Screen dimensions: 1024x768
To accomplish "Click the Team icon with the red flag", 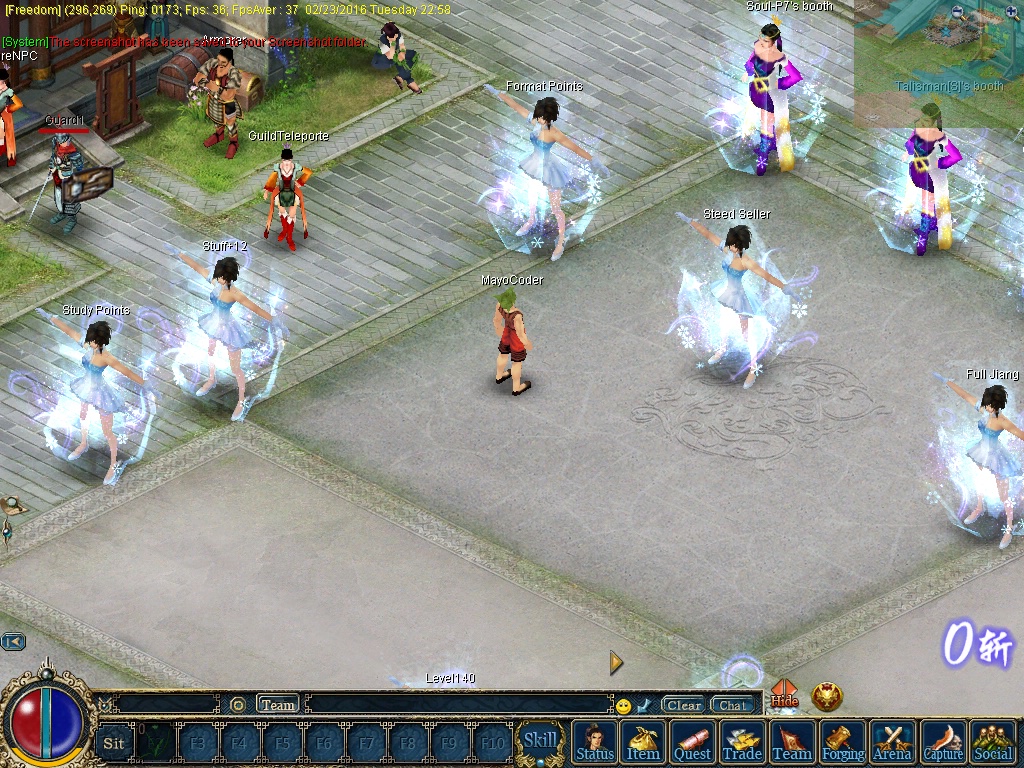I will 792,742.
